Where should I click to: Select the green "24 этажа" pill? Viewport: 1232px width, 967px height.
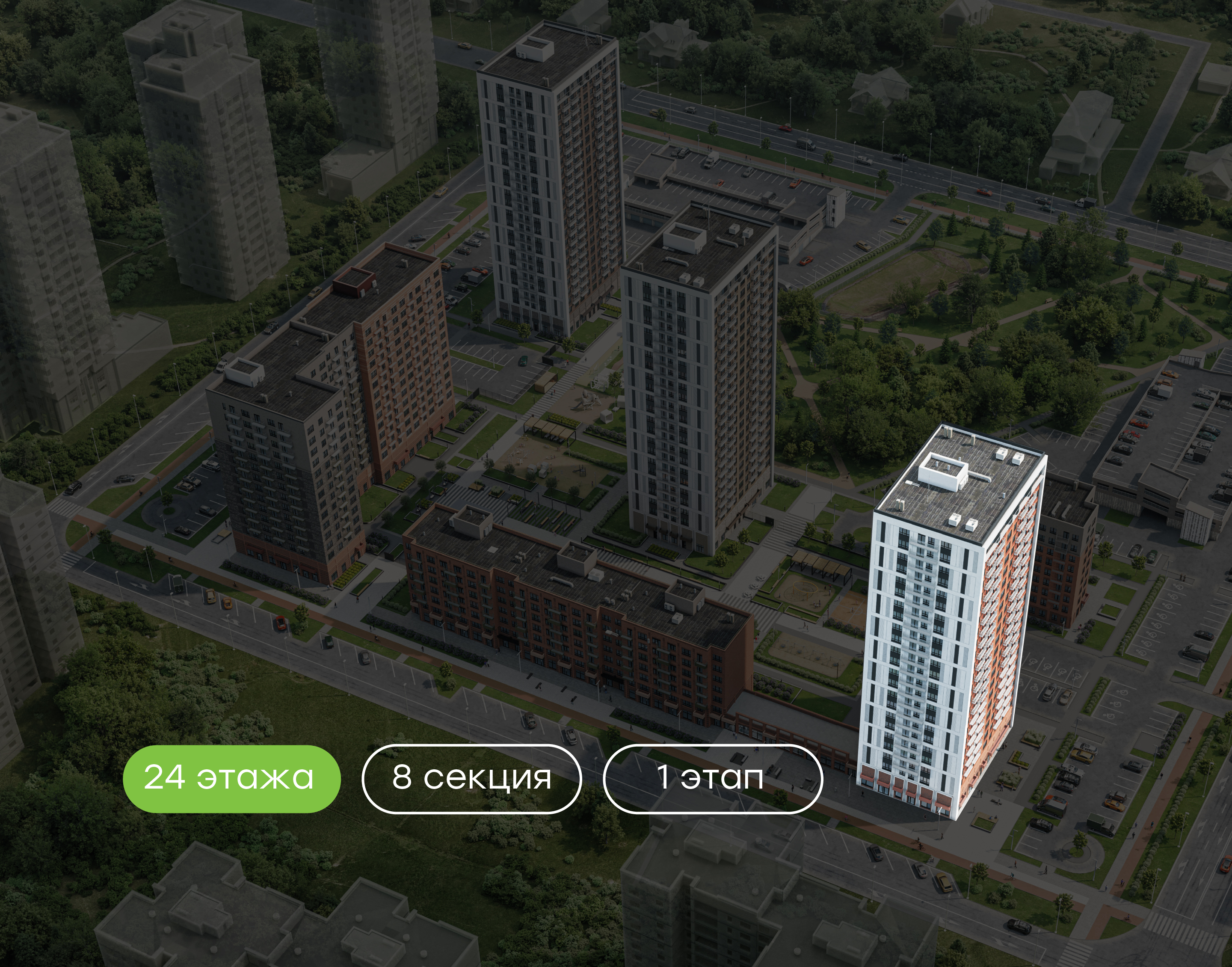click(x=231, y=778)
